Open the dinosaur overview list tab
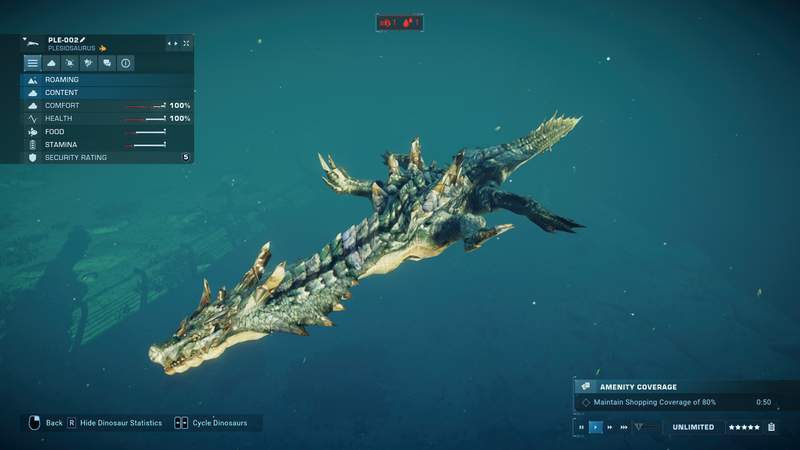The width and height of the screenshot is (800, 450). pyautogui.click(x=32, y=63)
